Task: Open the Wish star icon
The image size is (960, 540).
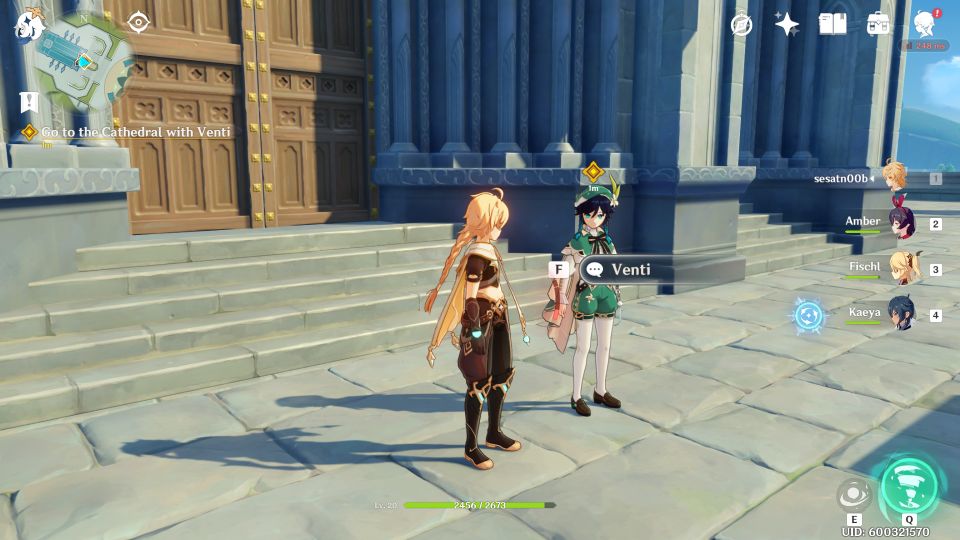Action: pos(787,25)
